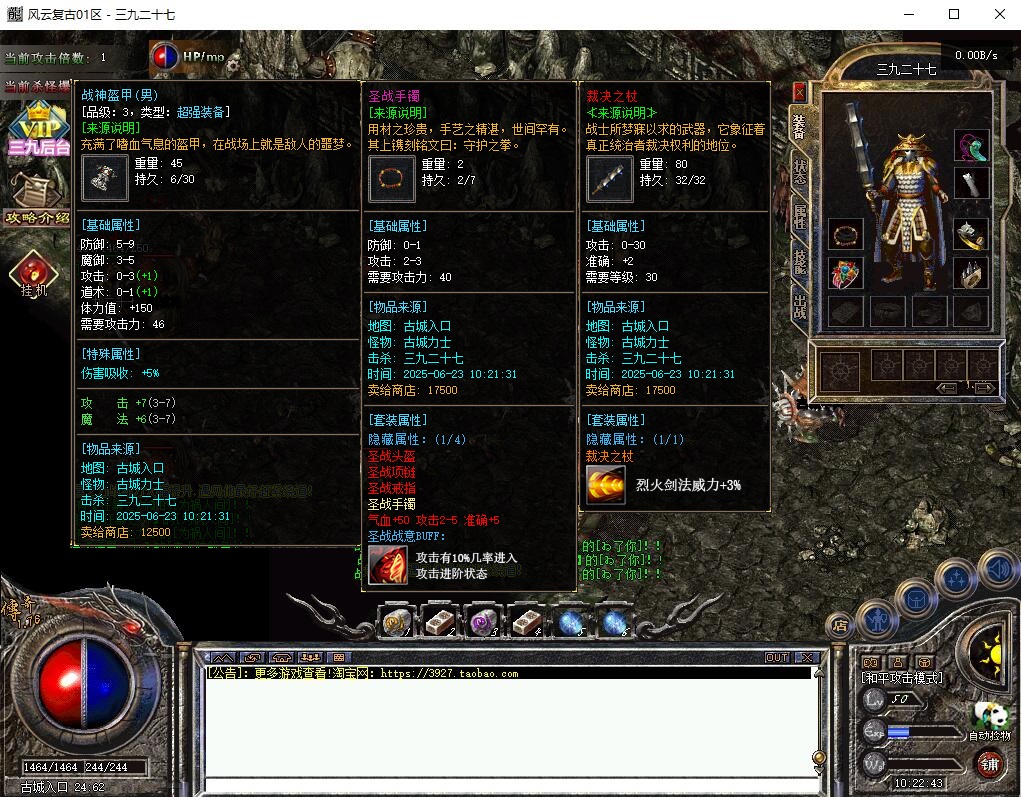Open the red 铺 stall button
Screen dimensions: 1021x797
pyautogui.click(x=989, y=763)
